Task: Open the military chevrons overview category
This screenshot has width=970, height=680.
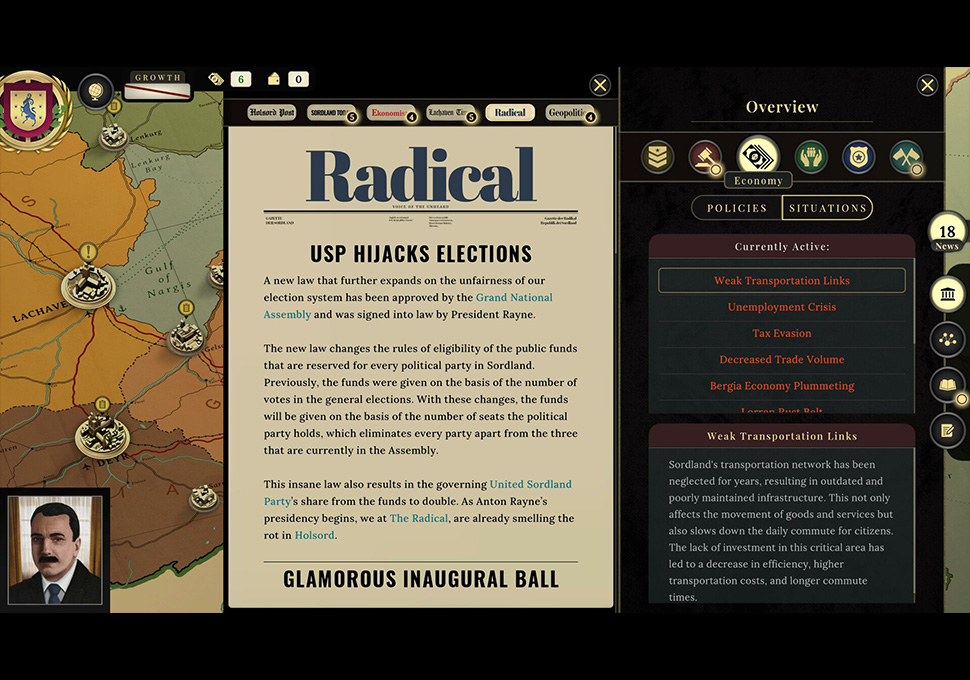Action: pyautogui.click(x=657, y=157)
